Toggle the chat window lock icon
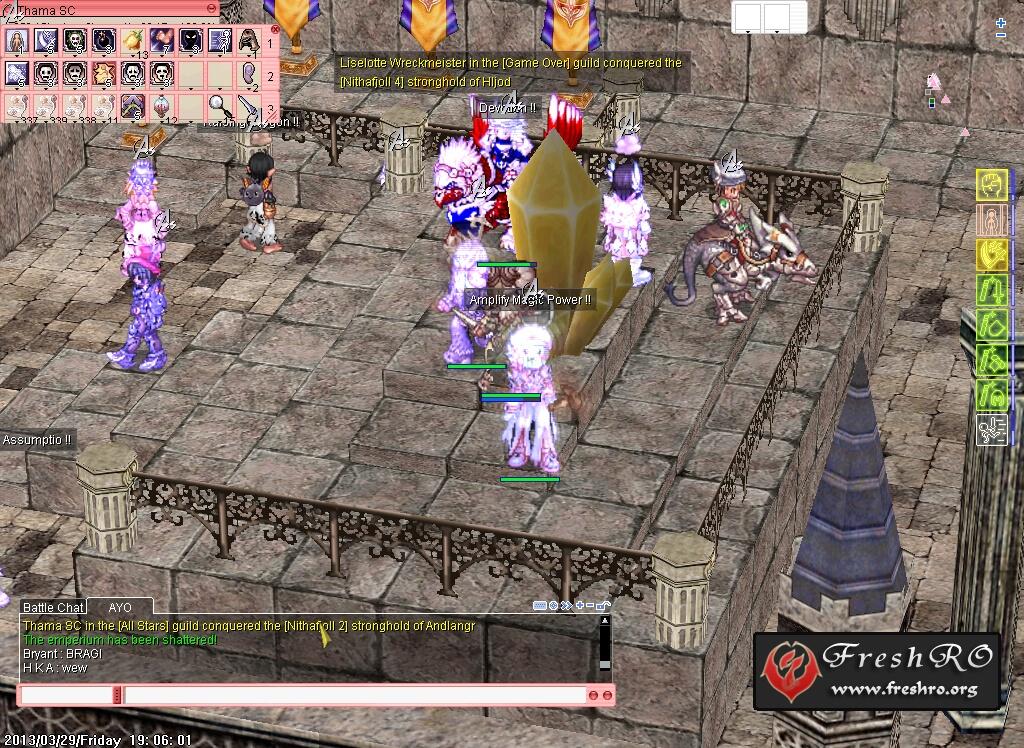The width and height of the screenshot is (1024, 748). tap(605, 606)
